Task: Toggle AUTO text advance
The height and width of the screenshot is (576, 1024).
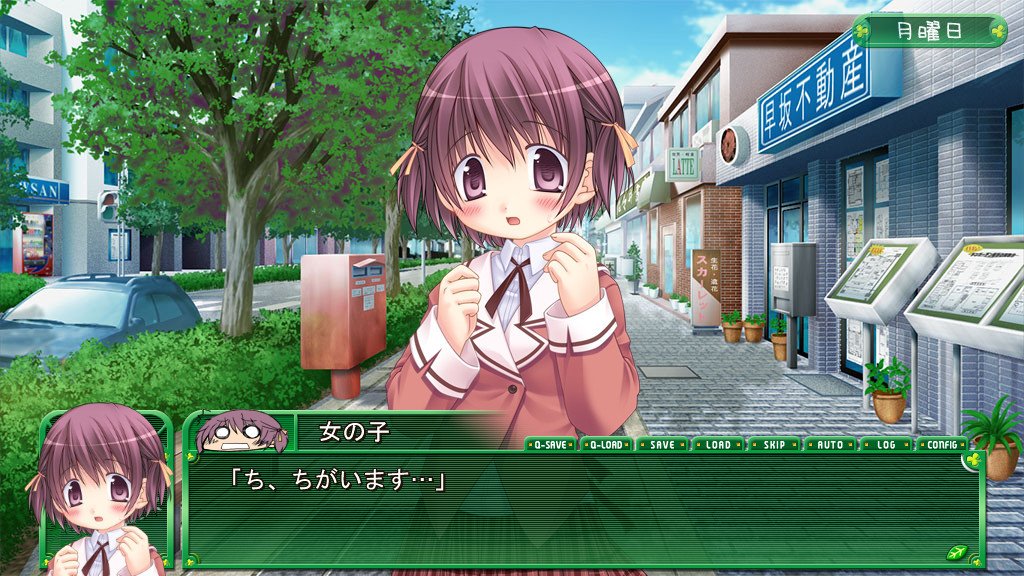Action: tap(830, 444)
